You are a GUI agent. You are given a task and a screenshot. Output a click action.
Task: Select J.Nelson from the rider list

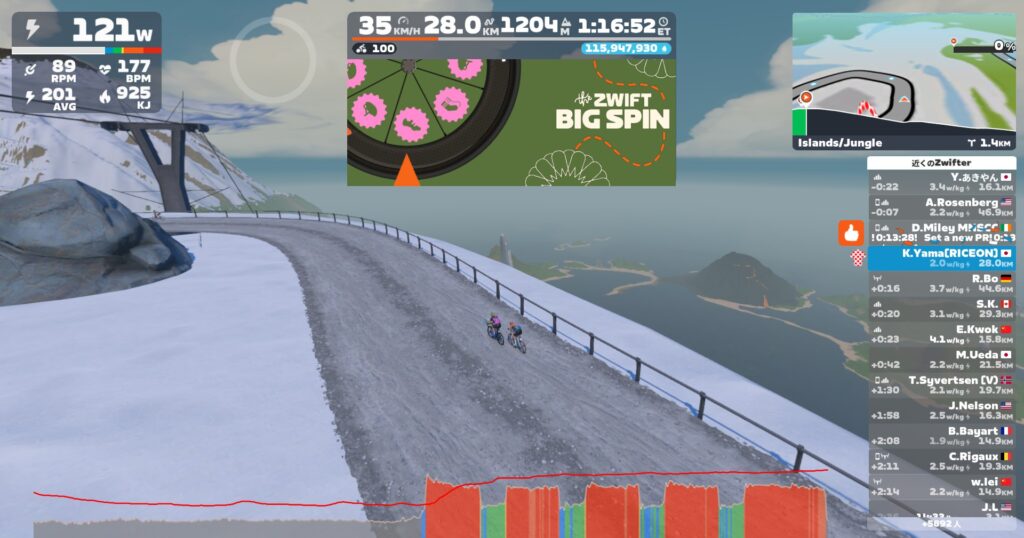941,410
